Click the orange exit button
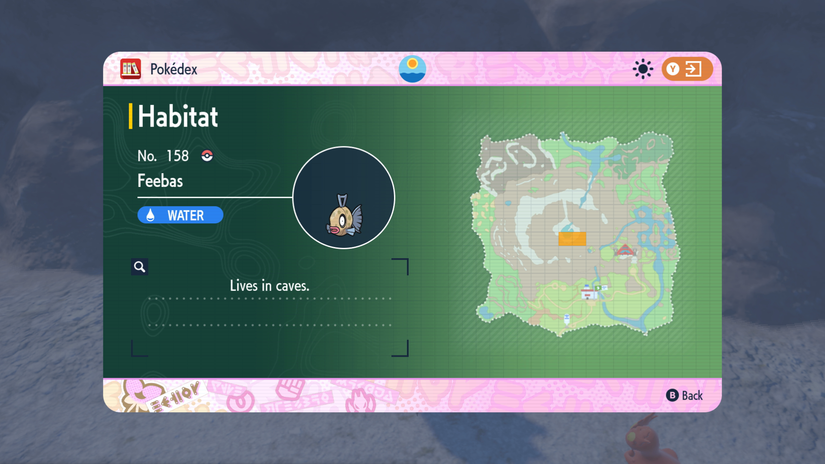The height and width of the screenshot is (464, 825). point(687,69)
